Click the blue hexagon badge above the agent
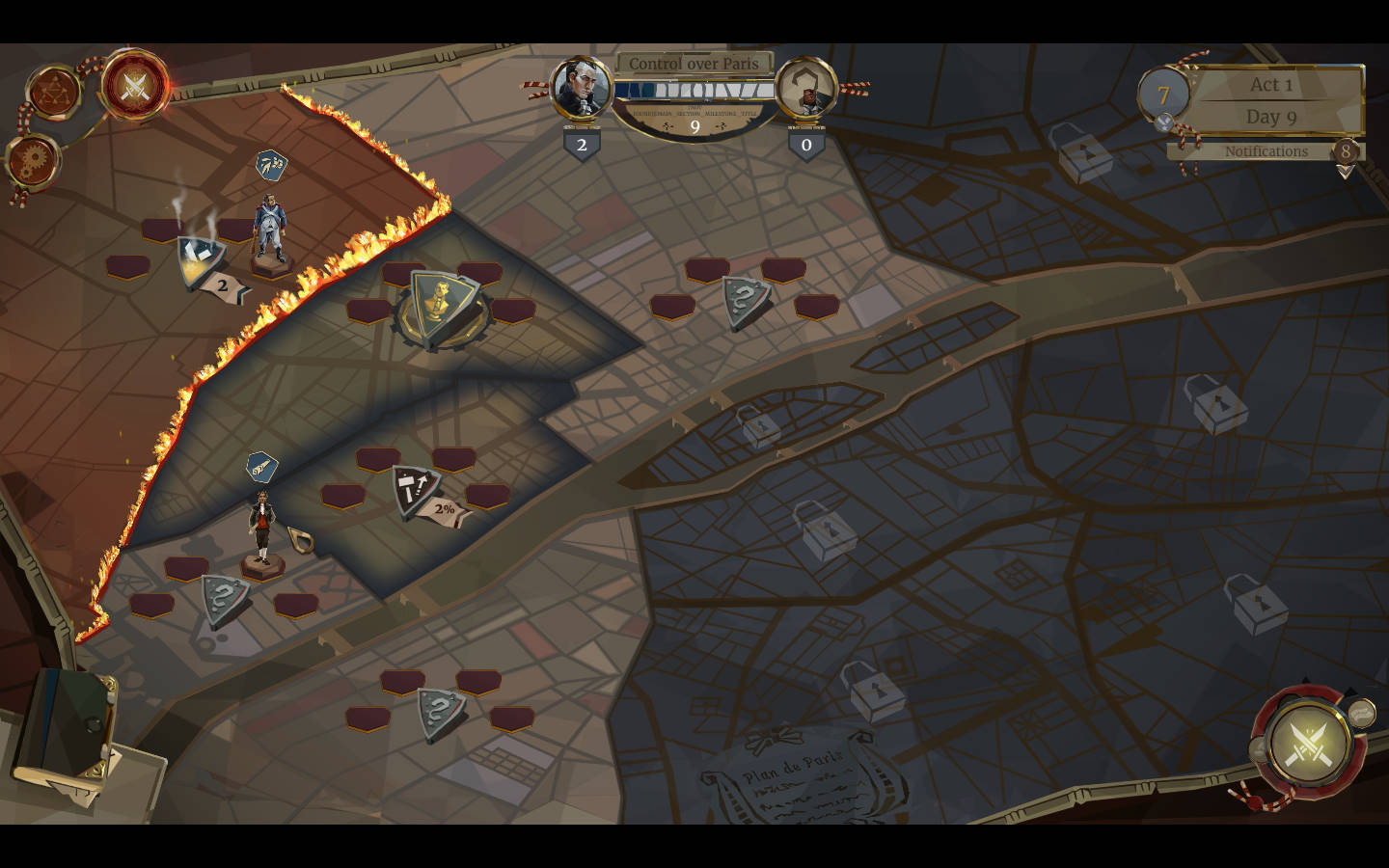The image size is (1389, 868). click(x=261, y=468)
